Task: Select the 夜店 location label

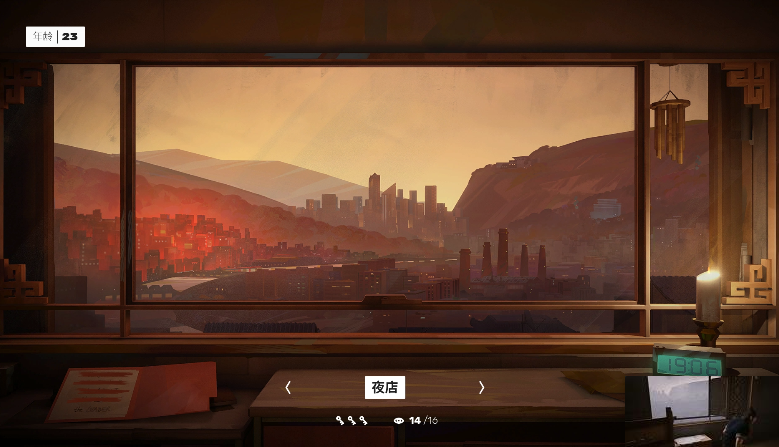Action: [x=385, y=387]
